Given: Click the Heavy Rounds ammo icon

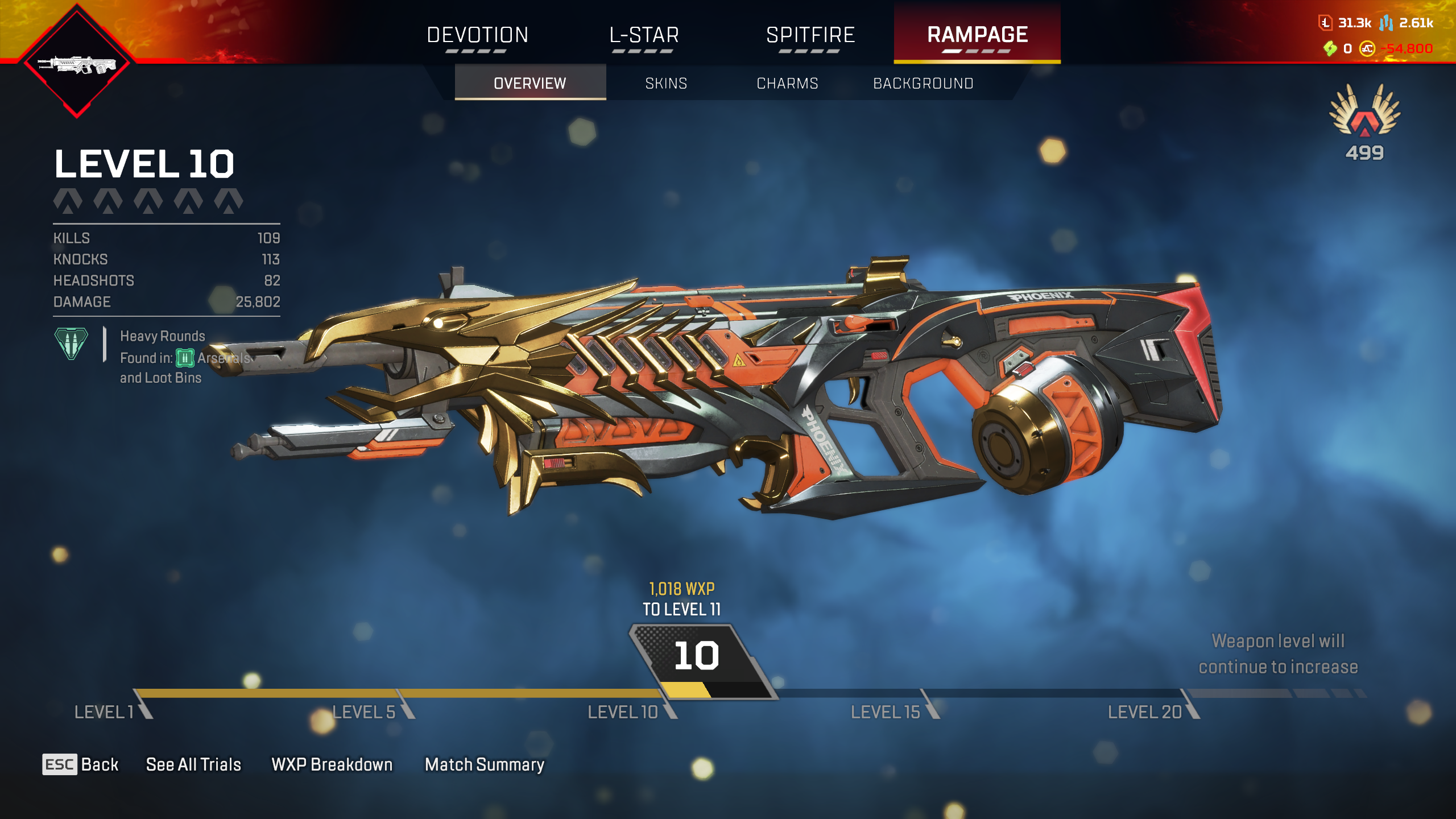Looking at the screenshot, I should pyautogui.click(x=71, y=344).
